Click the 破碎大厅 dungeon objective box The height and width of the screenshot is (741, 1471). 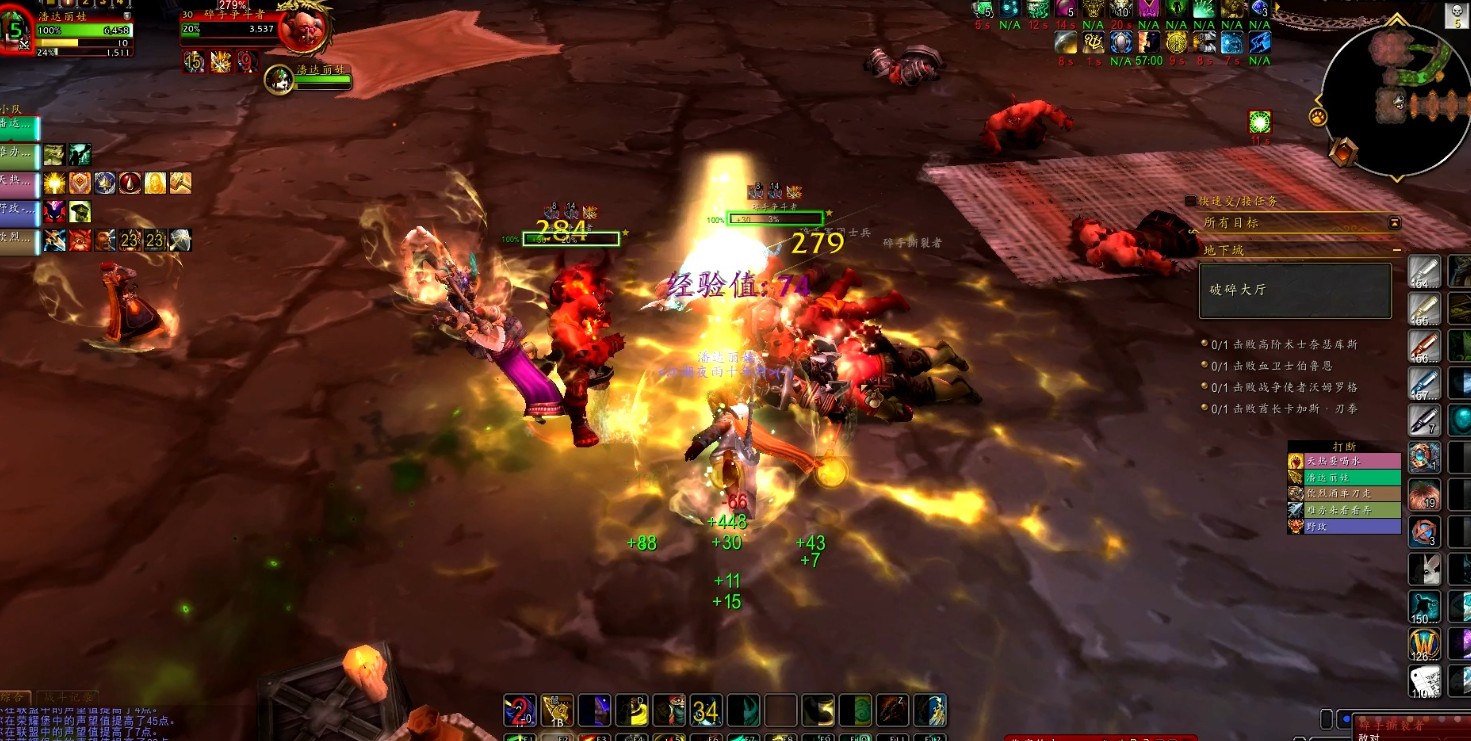point(1295,290)
